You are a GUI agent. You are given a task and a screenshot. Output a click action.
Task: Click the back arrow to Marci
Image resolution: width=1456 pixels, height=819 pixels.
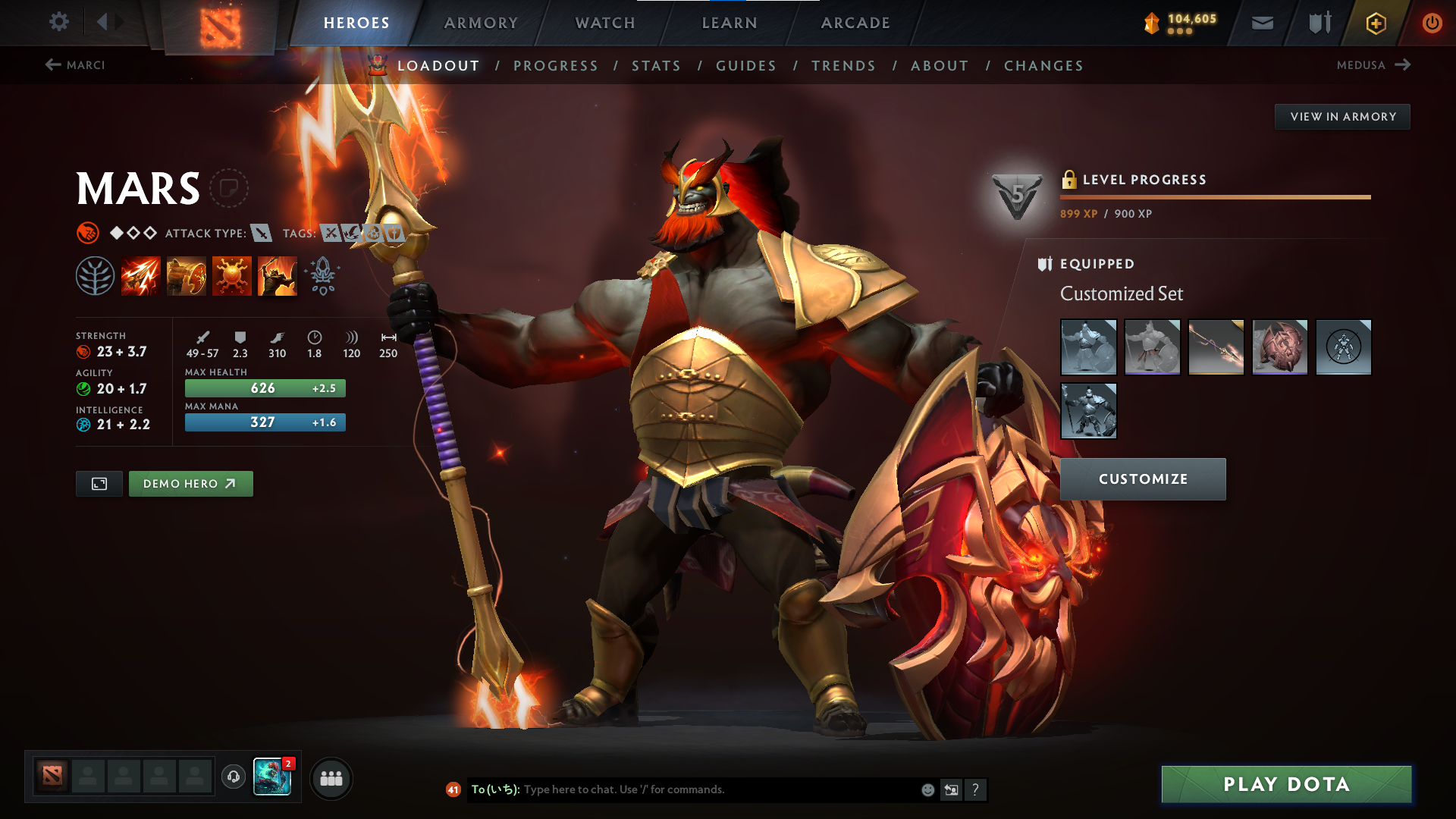coord(52,65)
